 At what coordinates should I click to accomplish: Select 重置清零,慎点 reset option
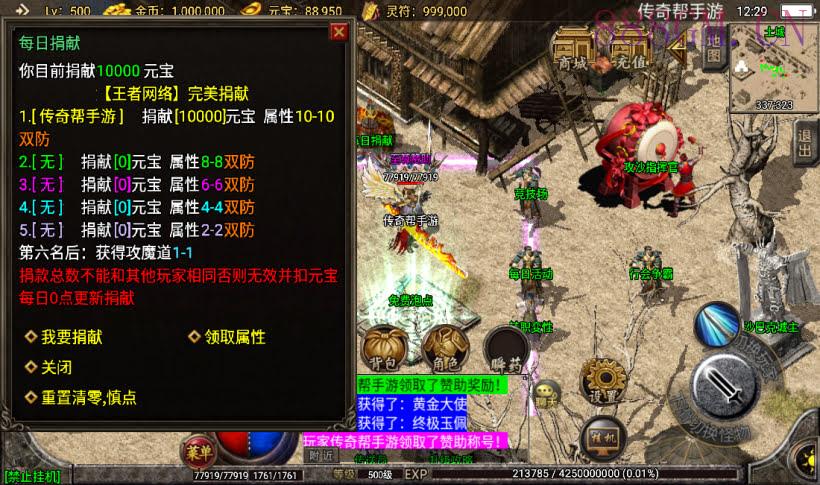point(88,397)
